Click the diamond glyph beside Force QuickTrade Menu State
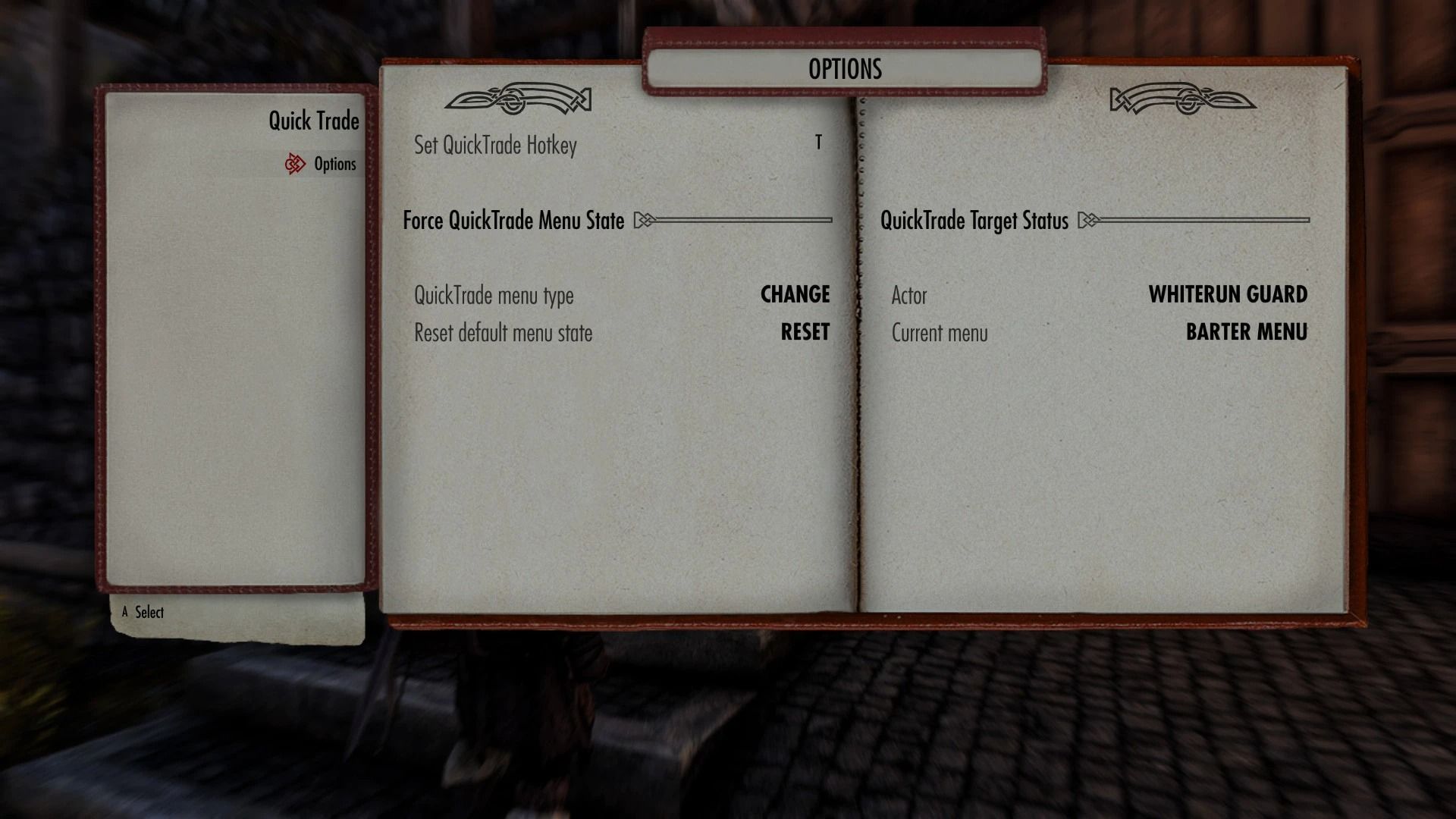Viewport: 1456px width, 819px height. pyautogui.click(x=643, y=221)
